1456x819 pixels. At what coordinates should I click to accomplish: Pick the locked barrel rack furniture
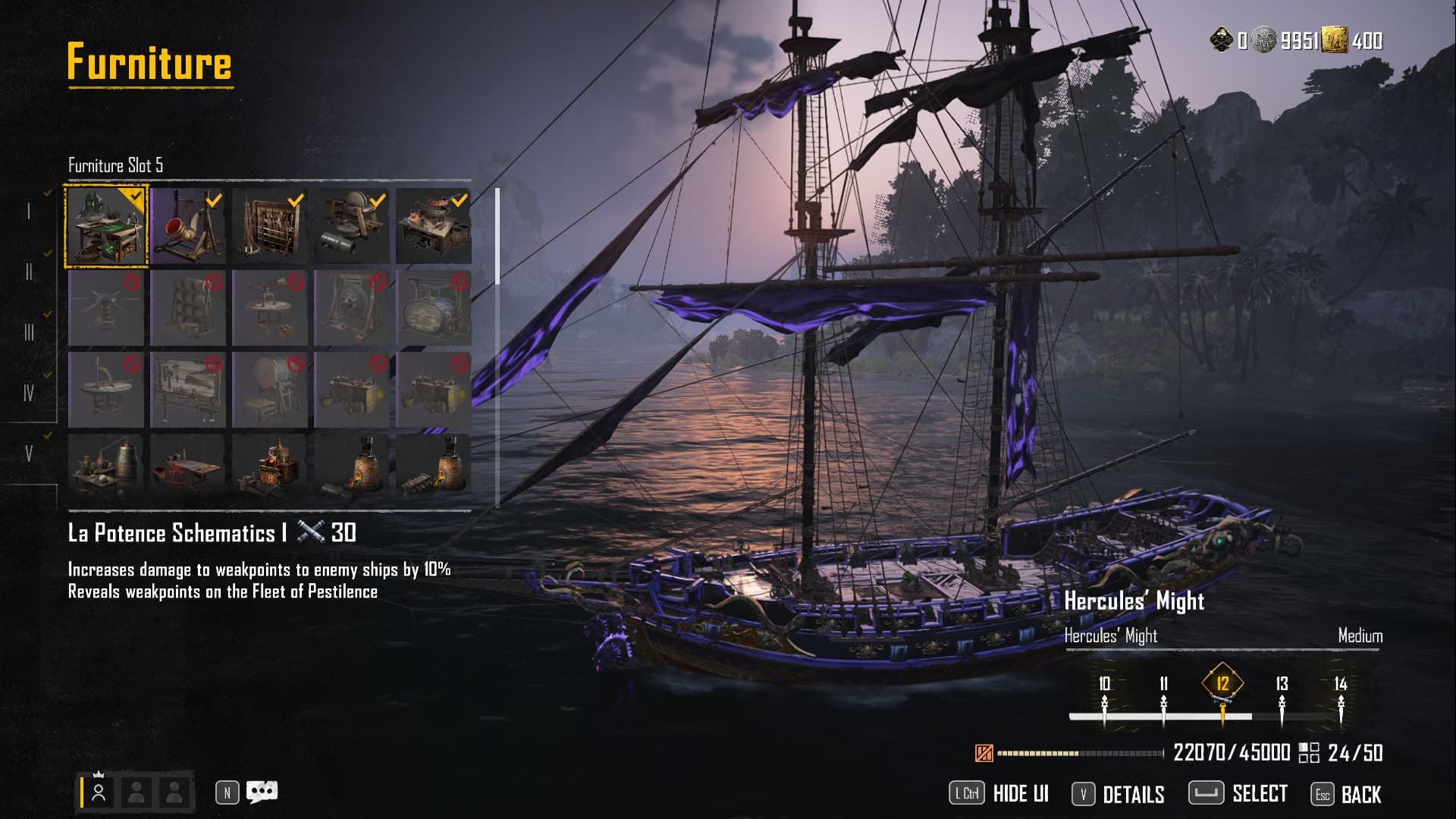(188, 308)
